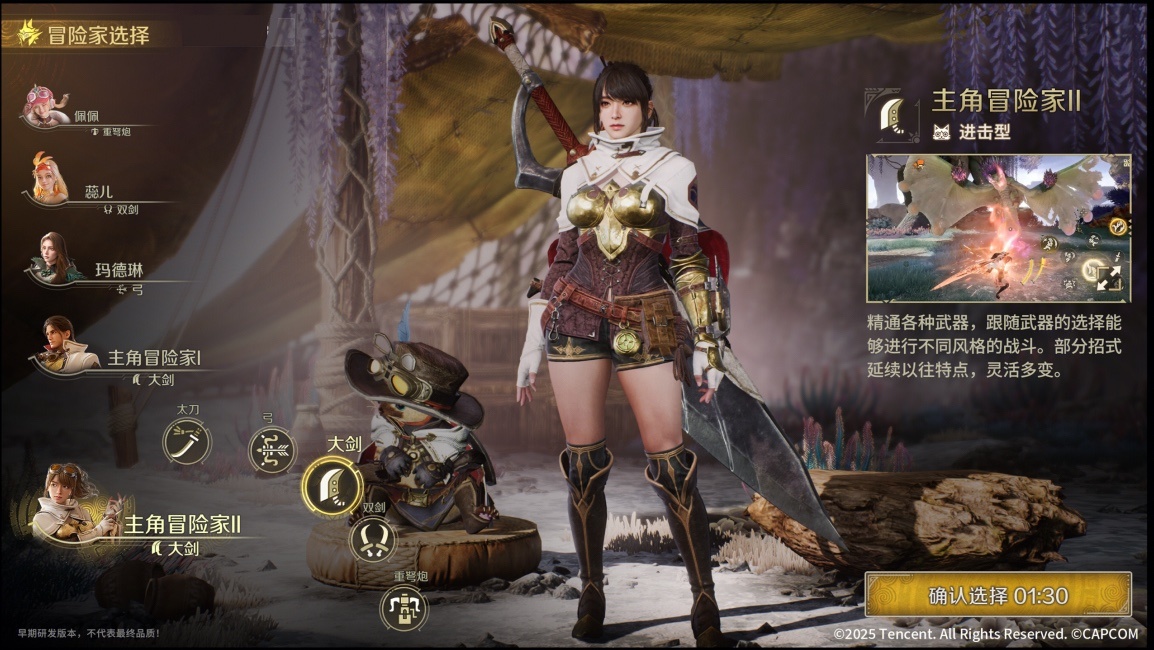Select the 弓 bow weapon icon

272,450
